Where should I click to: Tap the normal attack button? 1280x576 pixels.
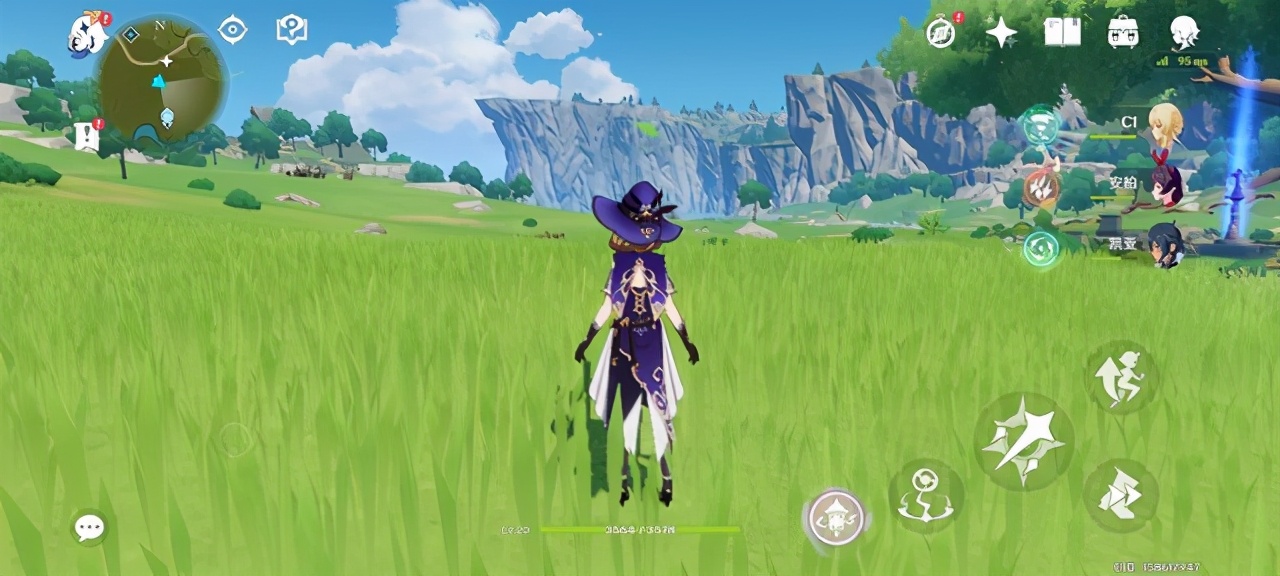(x=1023, y=440)
